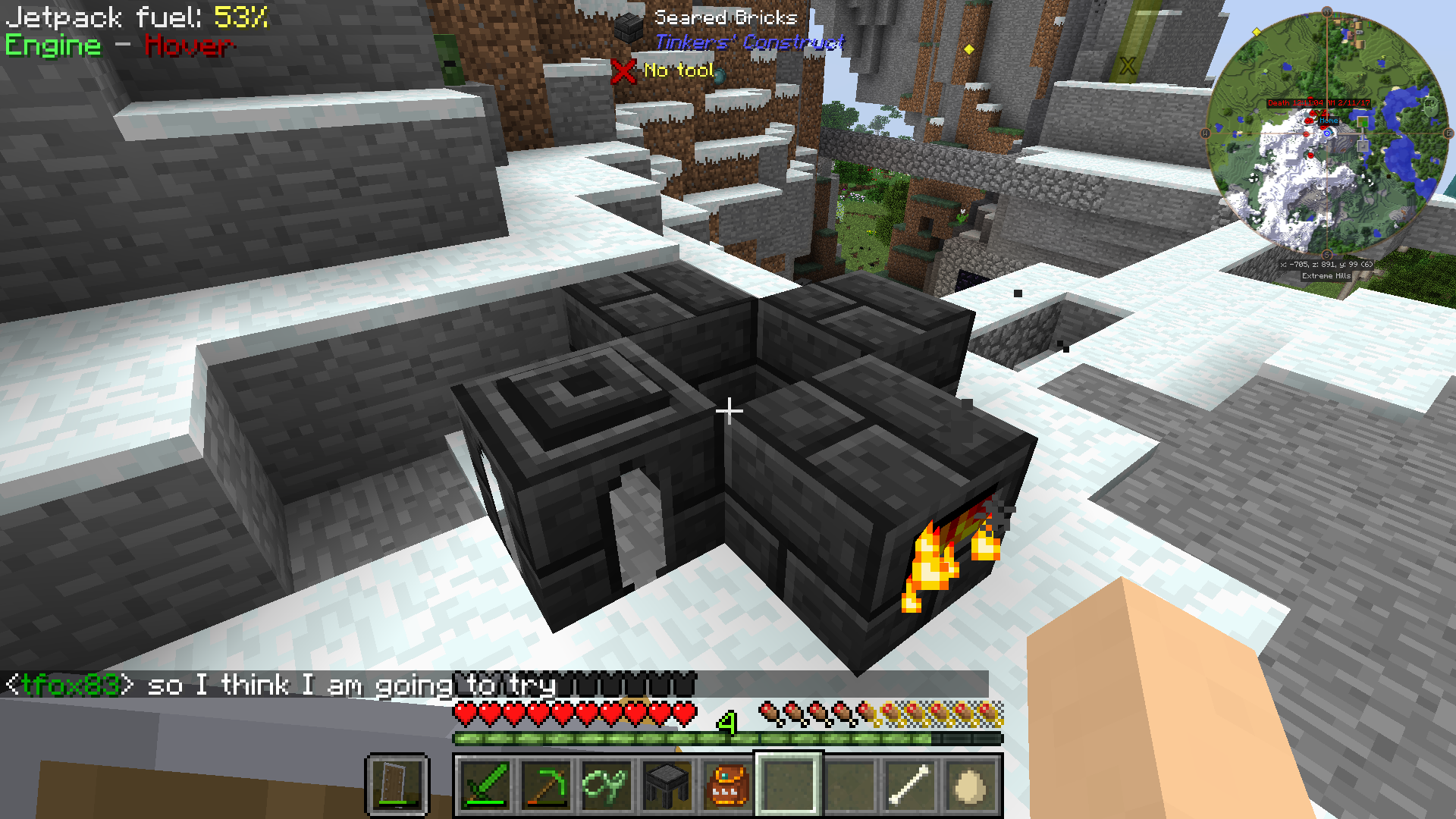Choose the egg hotbar slot

[970, 786]
